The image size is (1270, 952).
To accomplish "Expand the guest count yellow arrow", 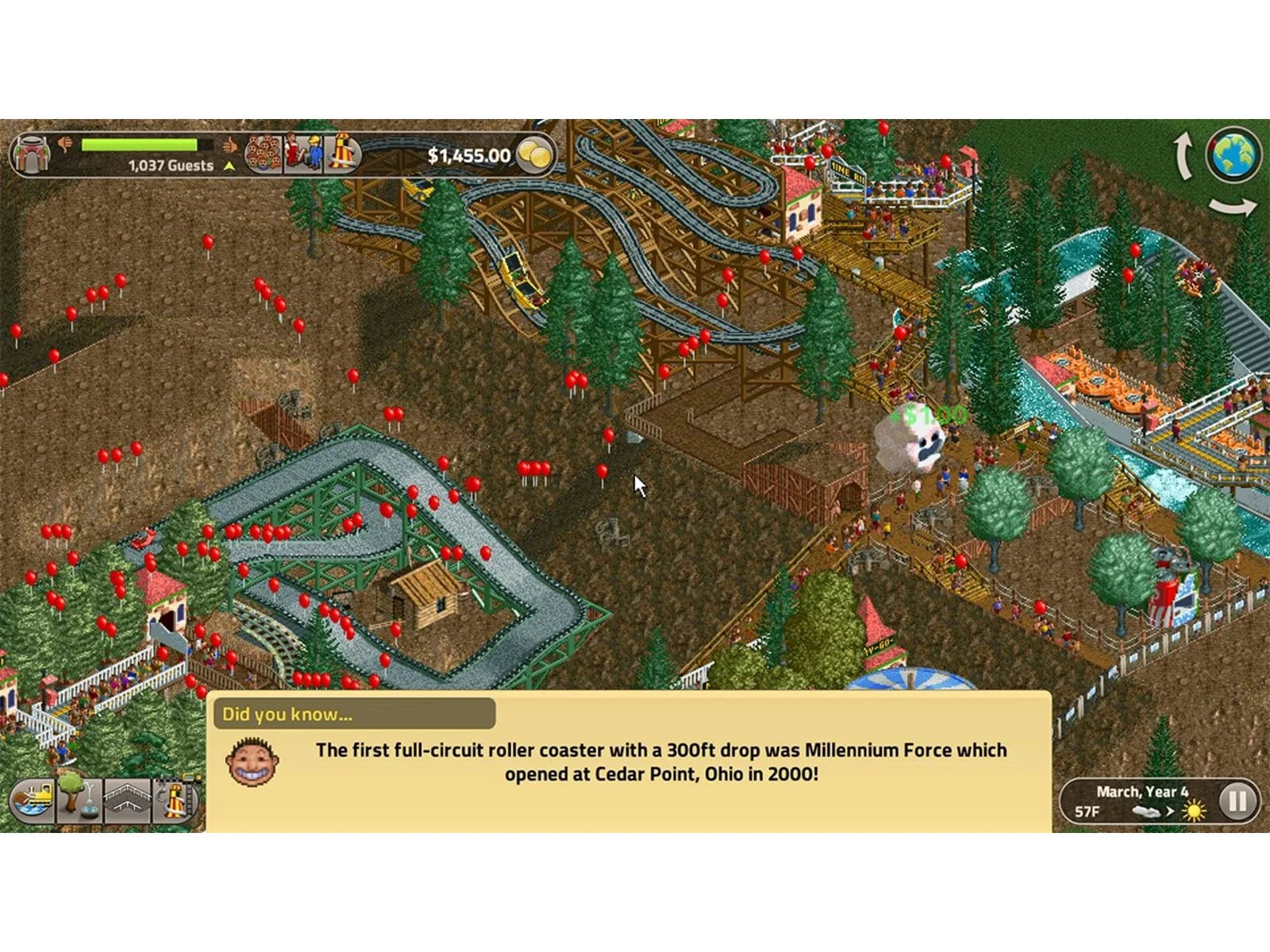I will (229, 167).
